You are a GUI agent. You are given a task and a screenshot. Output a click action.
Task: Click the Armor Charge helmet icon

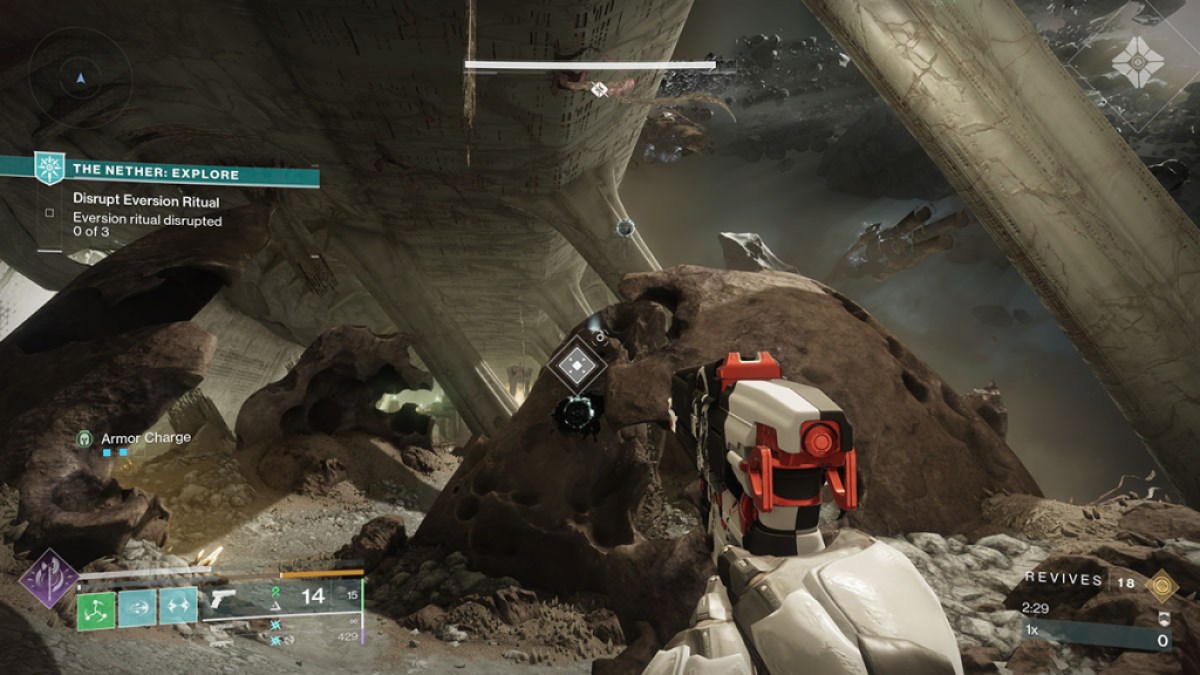(87, 438)
